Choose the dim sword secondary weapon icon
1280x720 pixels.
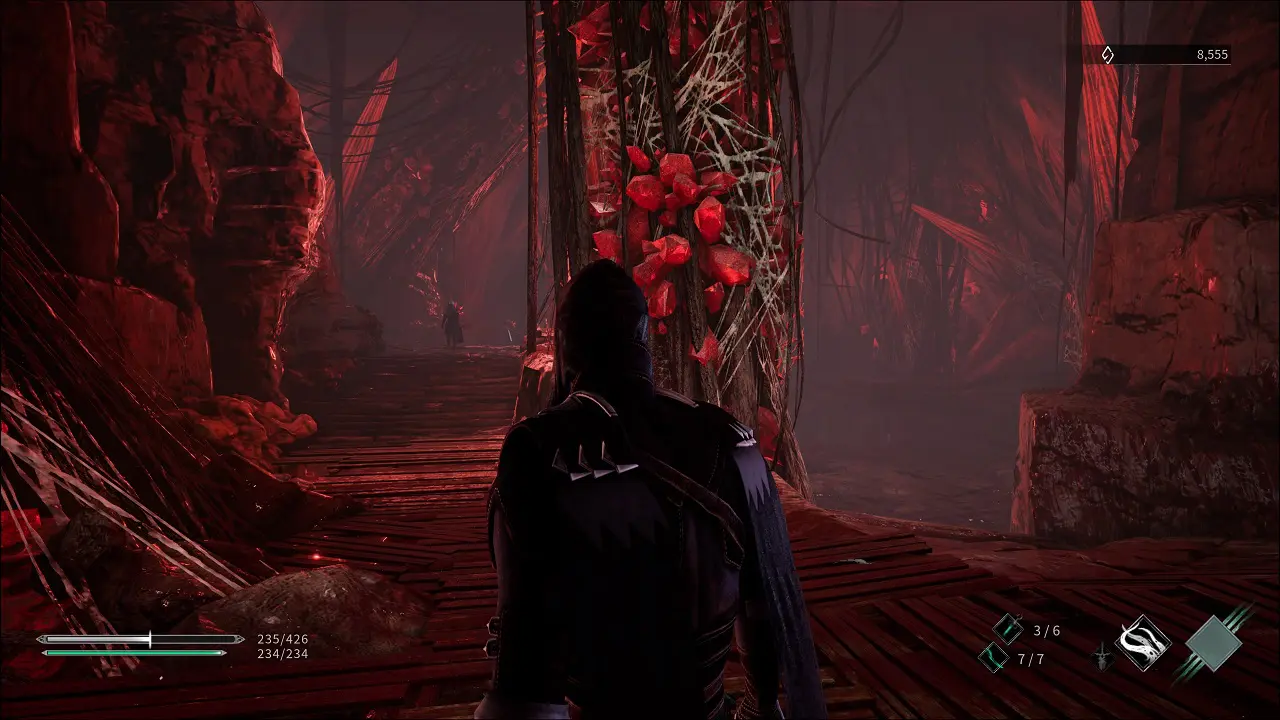(1102, 657)
